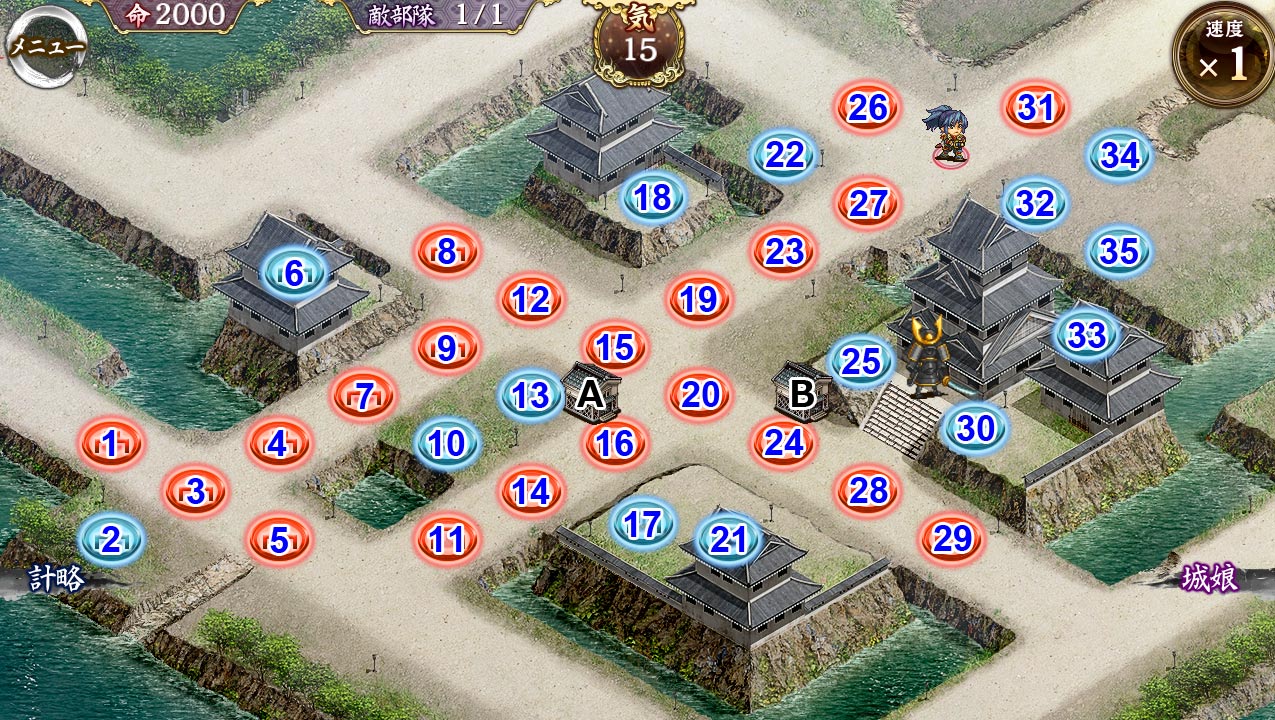Choose blue placement tile 34
This screenshot has width=1275, height=720.
pyautogui.click(x=1120, y=155)
